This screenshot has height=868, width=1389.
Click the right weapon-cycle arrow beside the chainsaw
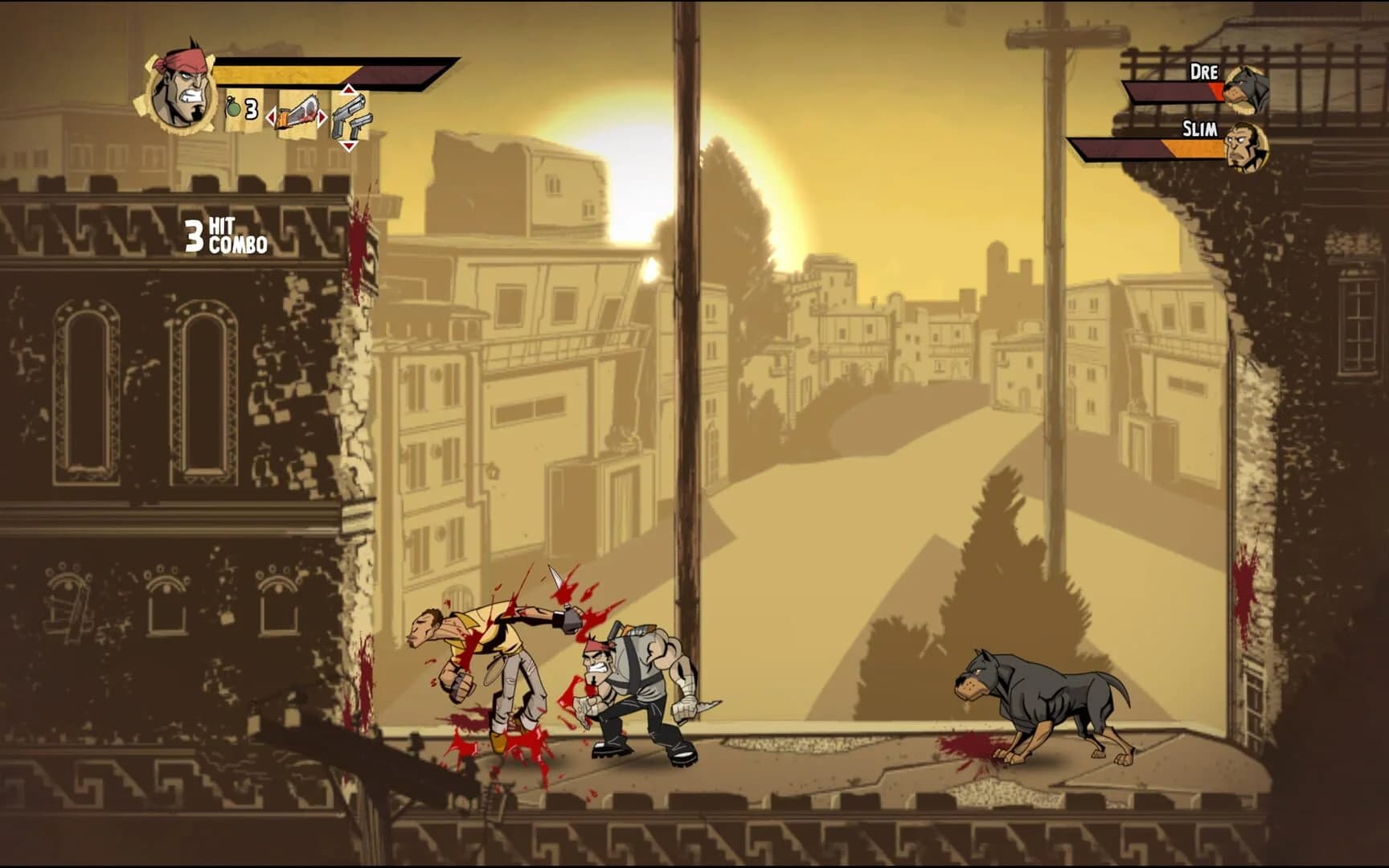322,117
